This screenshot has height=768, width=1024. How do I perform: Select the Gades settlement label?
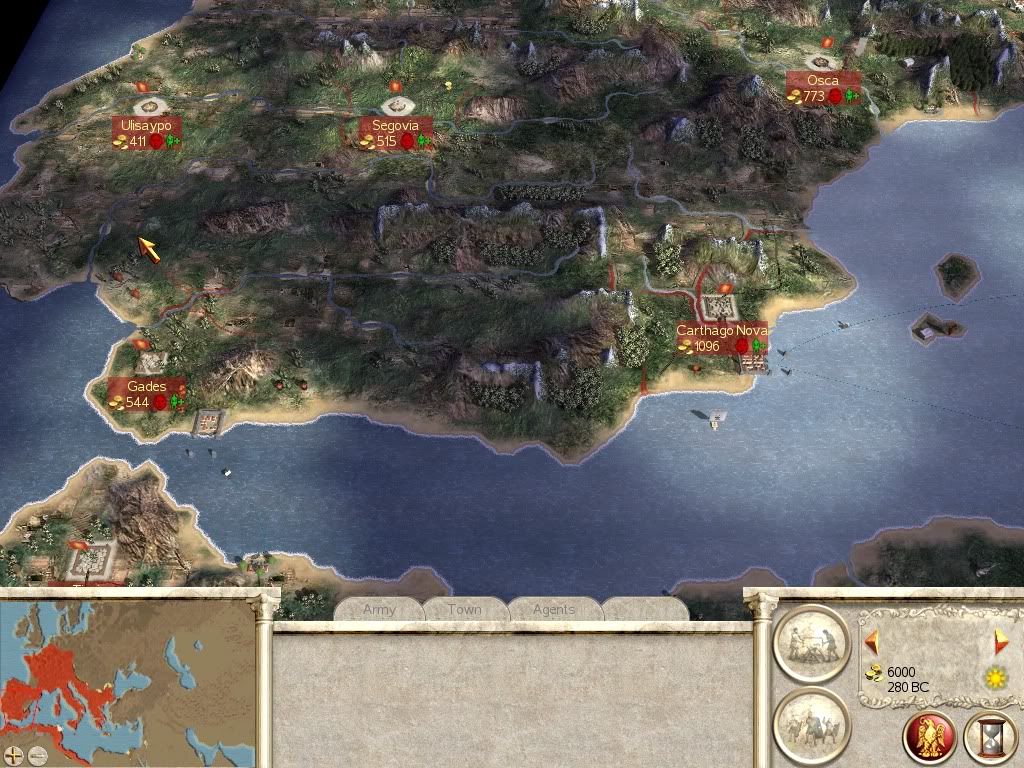point(147,394)
